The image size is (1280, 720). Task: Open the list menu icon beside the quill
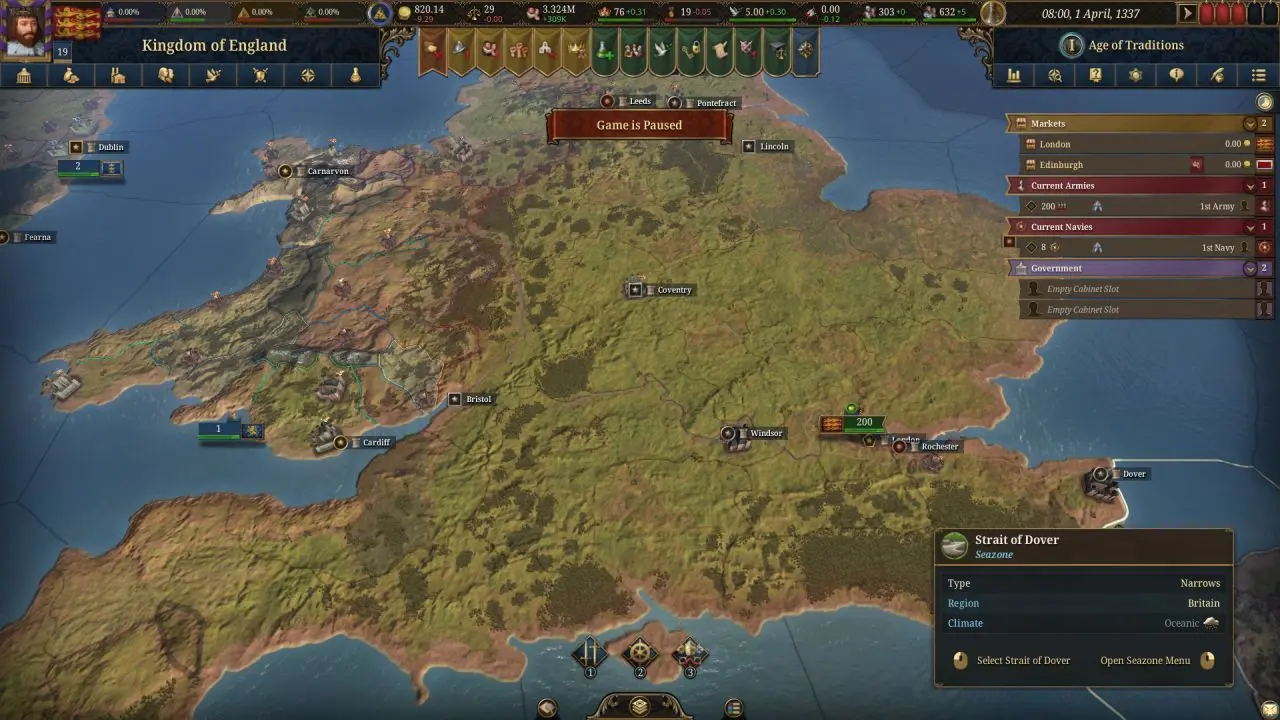coord(1258,76)
